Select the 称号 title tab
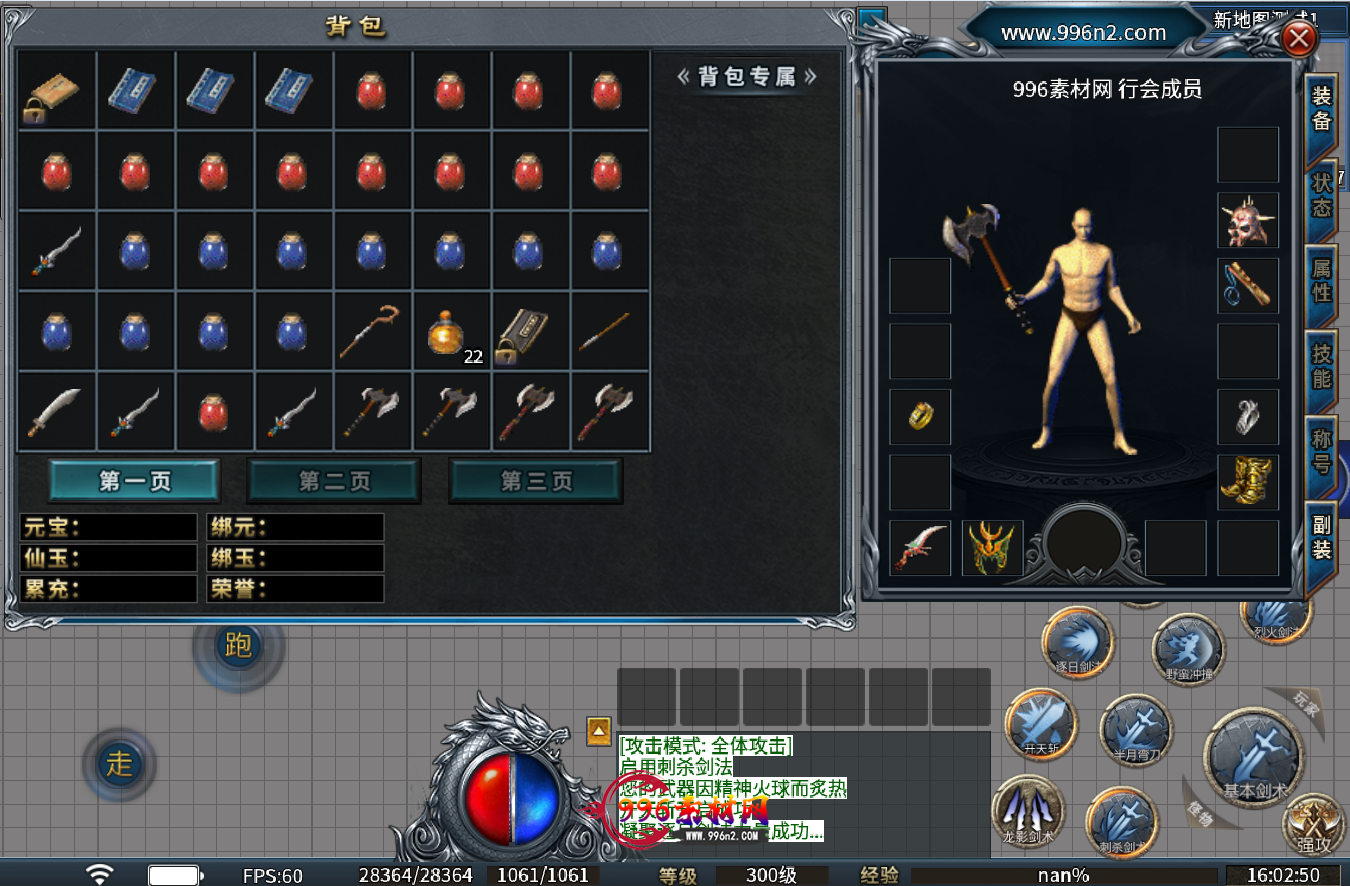 [x=1321, y=452]
